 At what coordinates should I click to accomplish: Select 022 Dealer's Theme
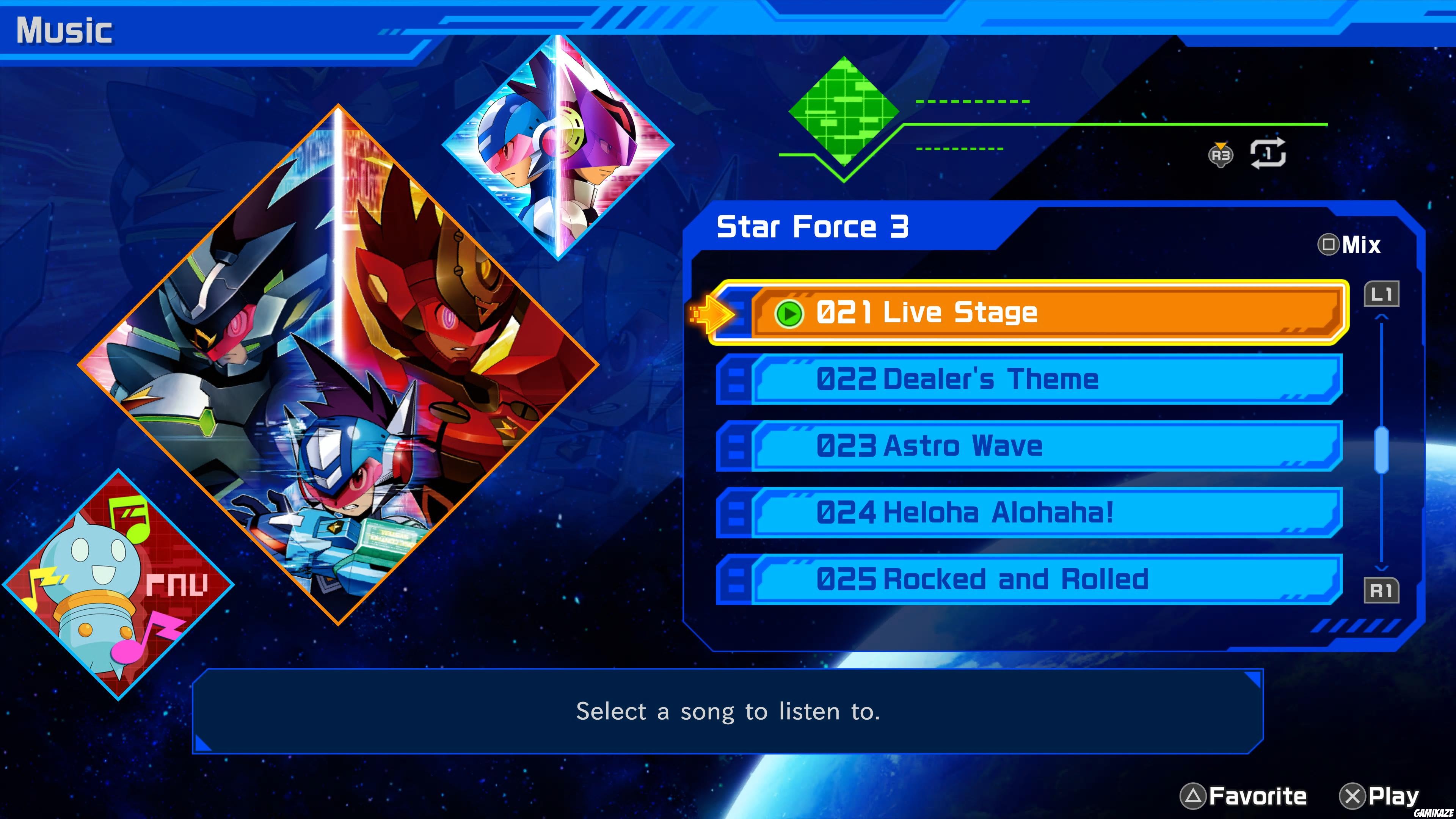pos(1017,380)
